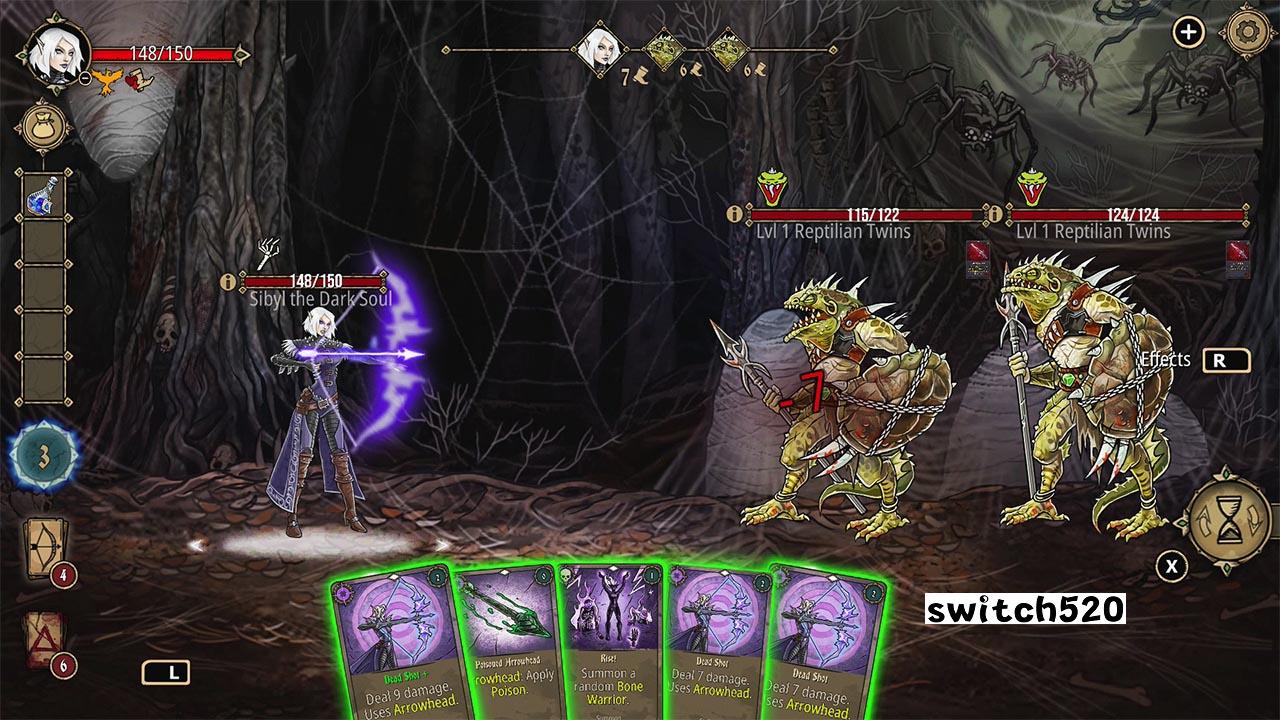Show info for Sibyl the Dark Soul
The height and width of the screenshot is (720, 1280).
227,282
